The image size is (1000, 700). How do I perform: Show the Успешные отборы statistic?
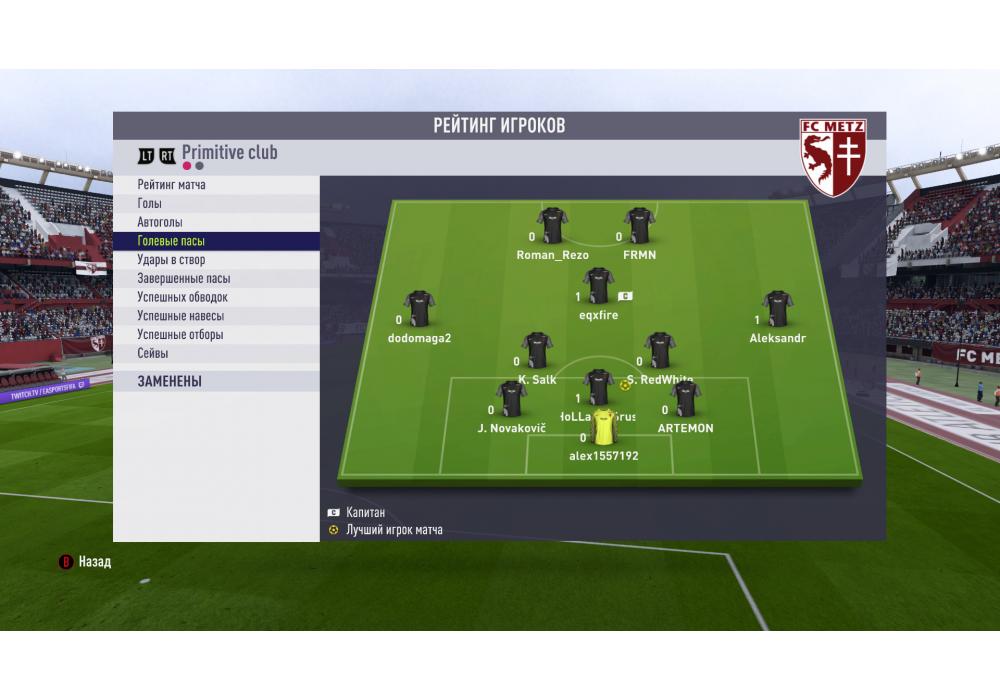point(180,335)
